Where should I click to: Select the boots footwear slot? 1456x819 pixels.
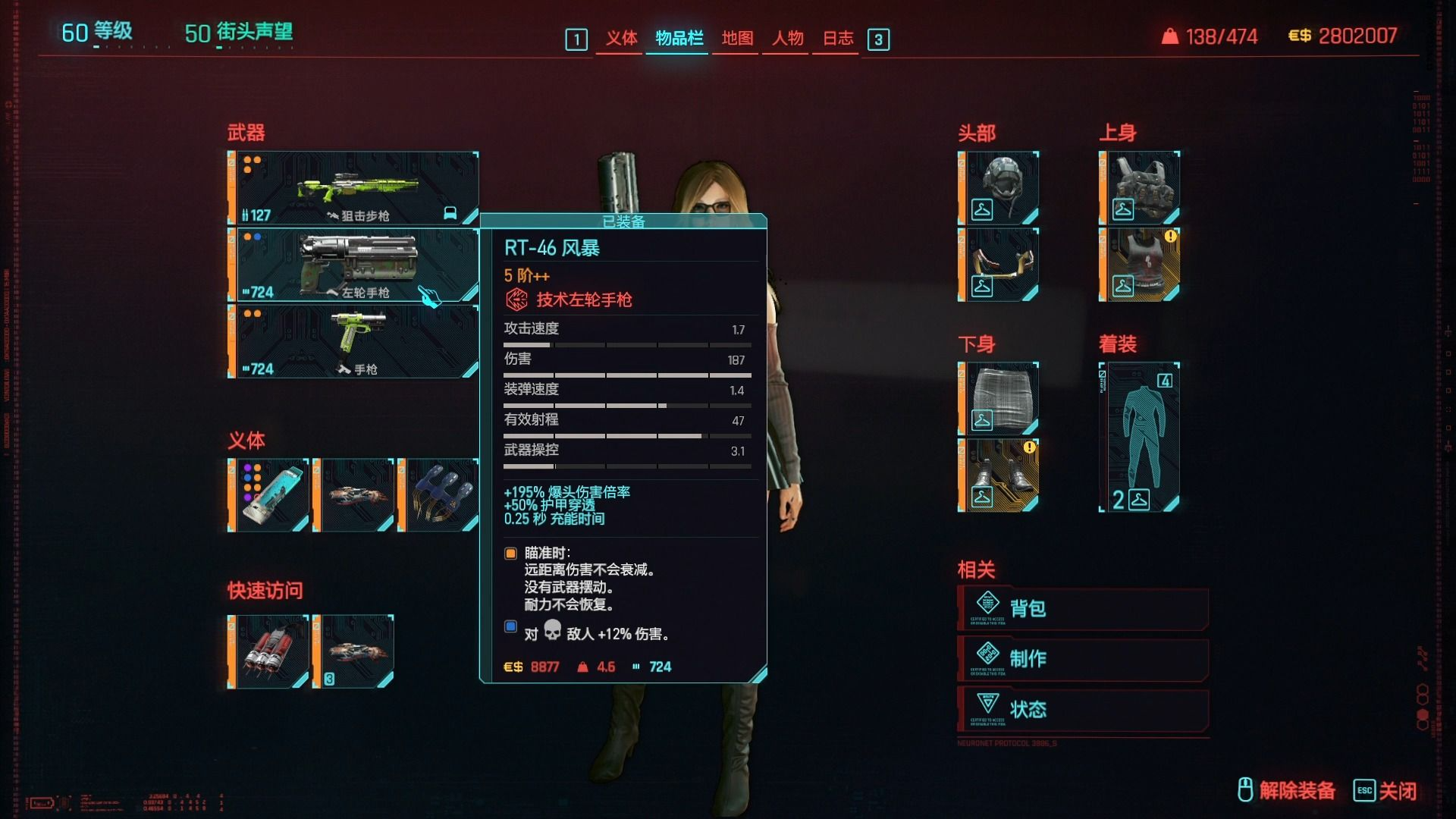click(999, 475)
